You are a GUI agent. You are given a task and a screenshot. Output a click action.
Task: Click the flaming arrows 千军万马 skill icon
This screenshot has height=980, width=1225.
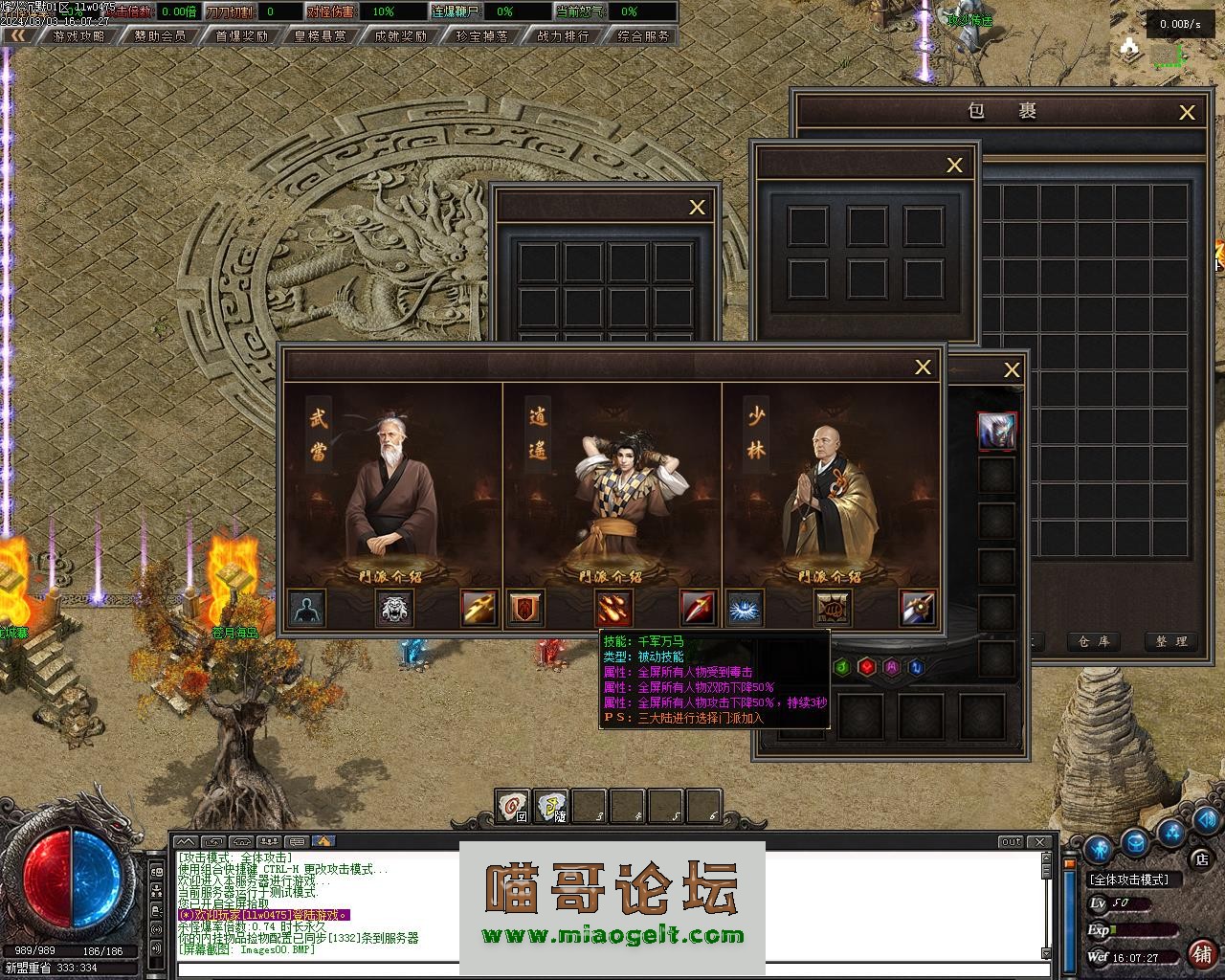click(612, 608)
